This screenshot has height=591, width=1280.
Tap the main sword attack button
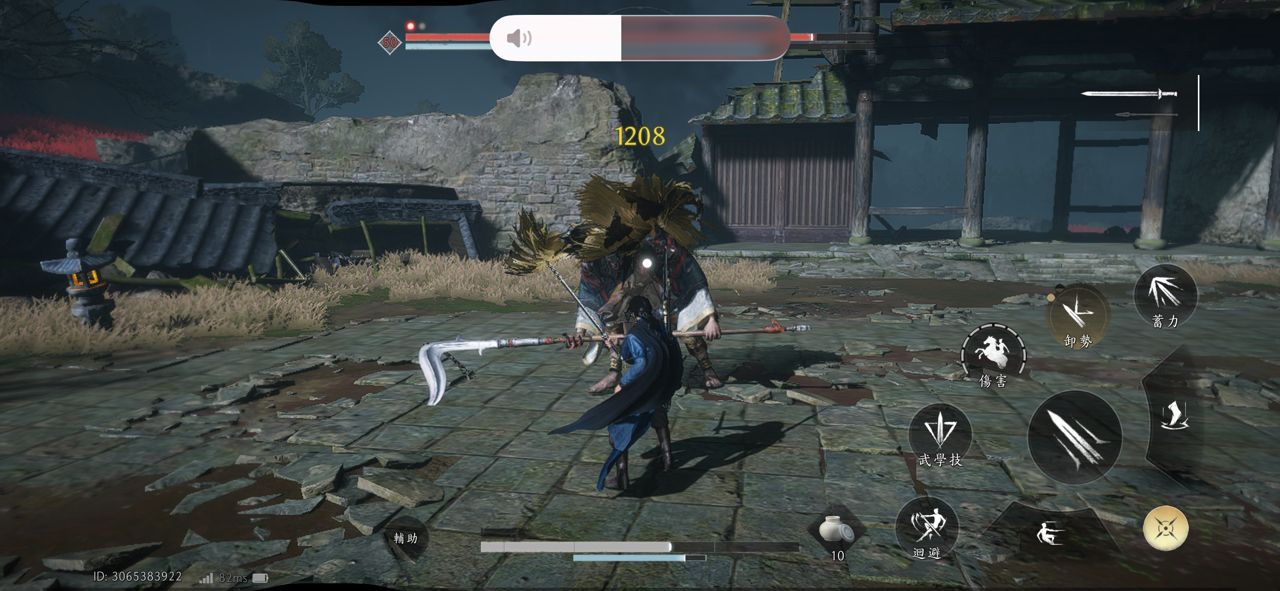click(1075, 438)
